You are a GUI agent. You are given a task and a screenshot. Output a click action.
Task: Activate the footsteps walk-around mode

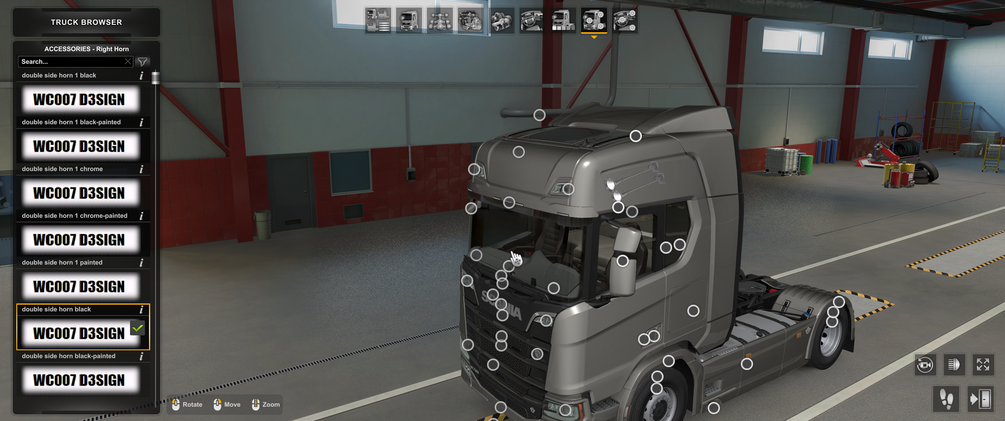click(945, 399)
